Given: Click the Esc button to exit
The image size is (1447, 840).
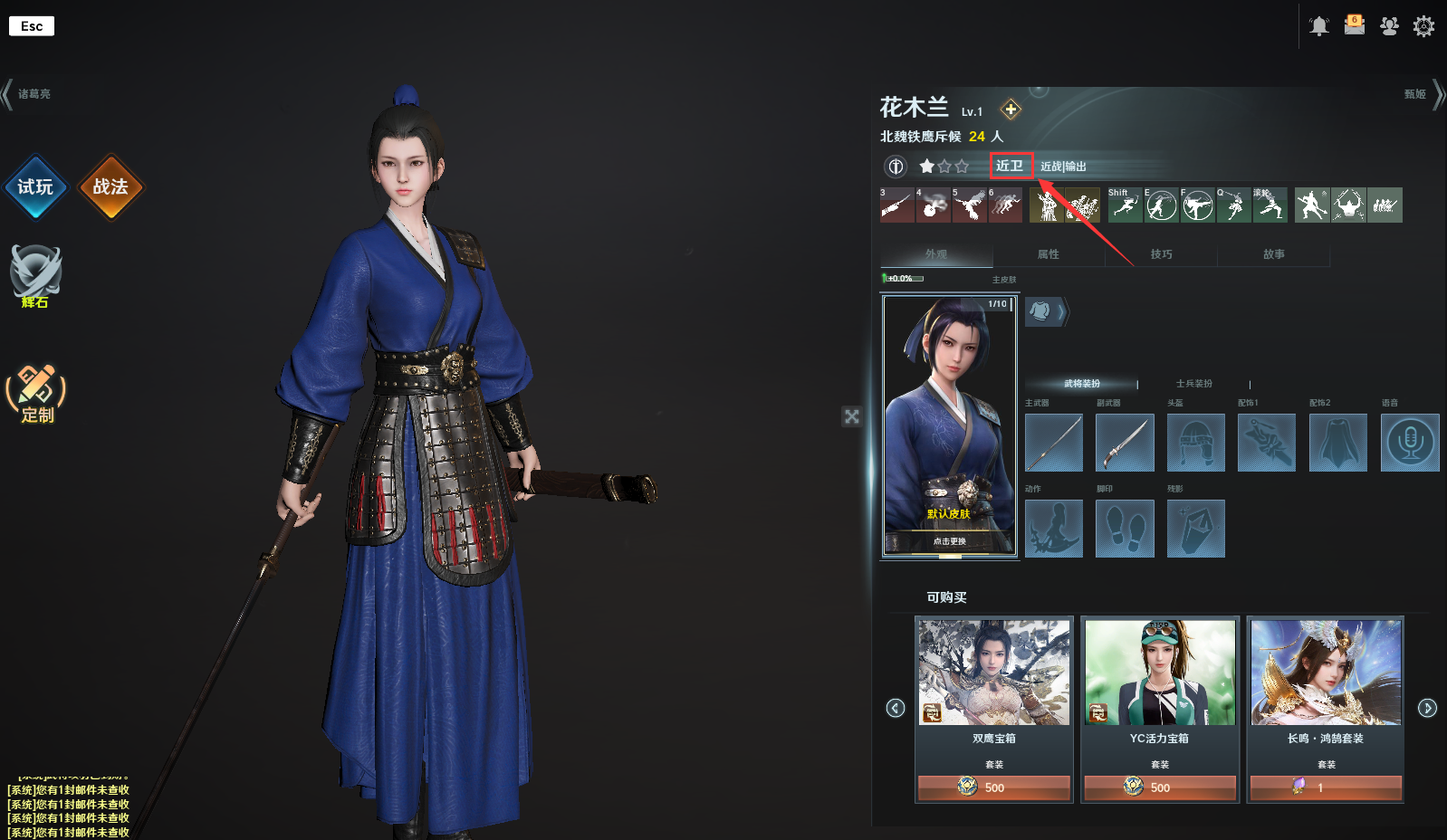Looking at the screenshot, I should pos(32,26).
